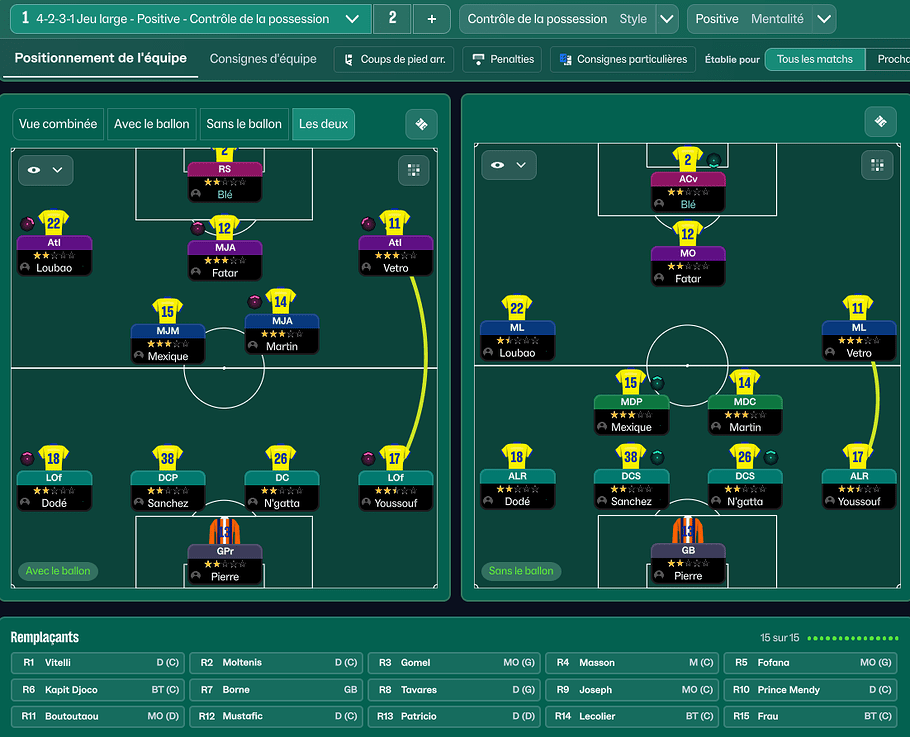Screen dimensions: 910x737
Task: Add a new tactic slot with plus
Action: click(431, 19)
